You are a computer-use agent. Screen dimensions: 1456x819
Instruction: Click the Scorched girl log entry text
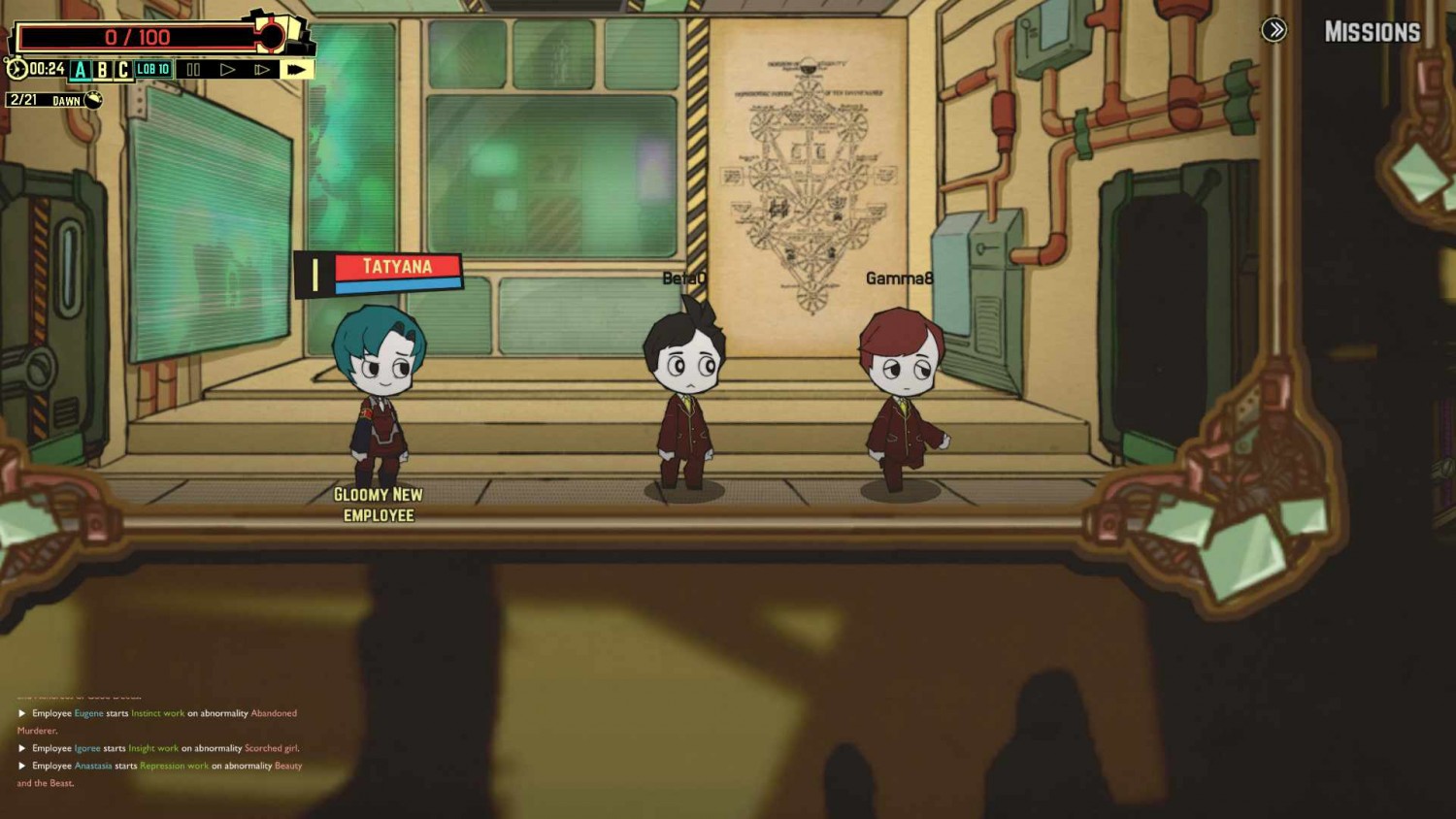pos(273,748)
